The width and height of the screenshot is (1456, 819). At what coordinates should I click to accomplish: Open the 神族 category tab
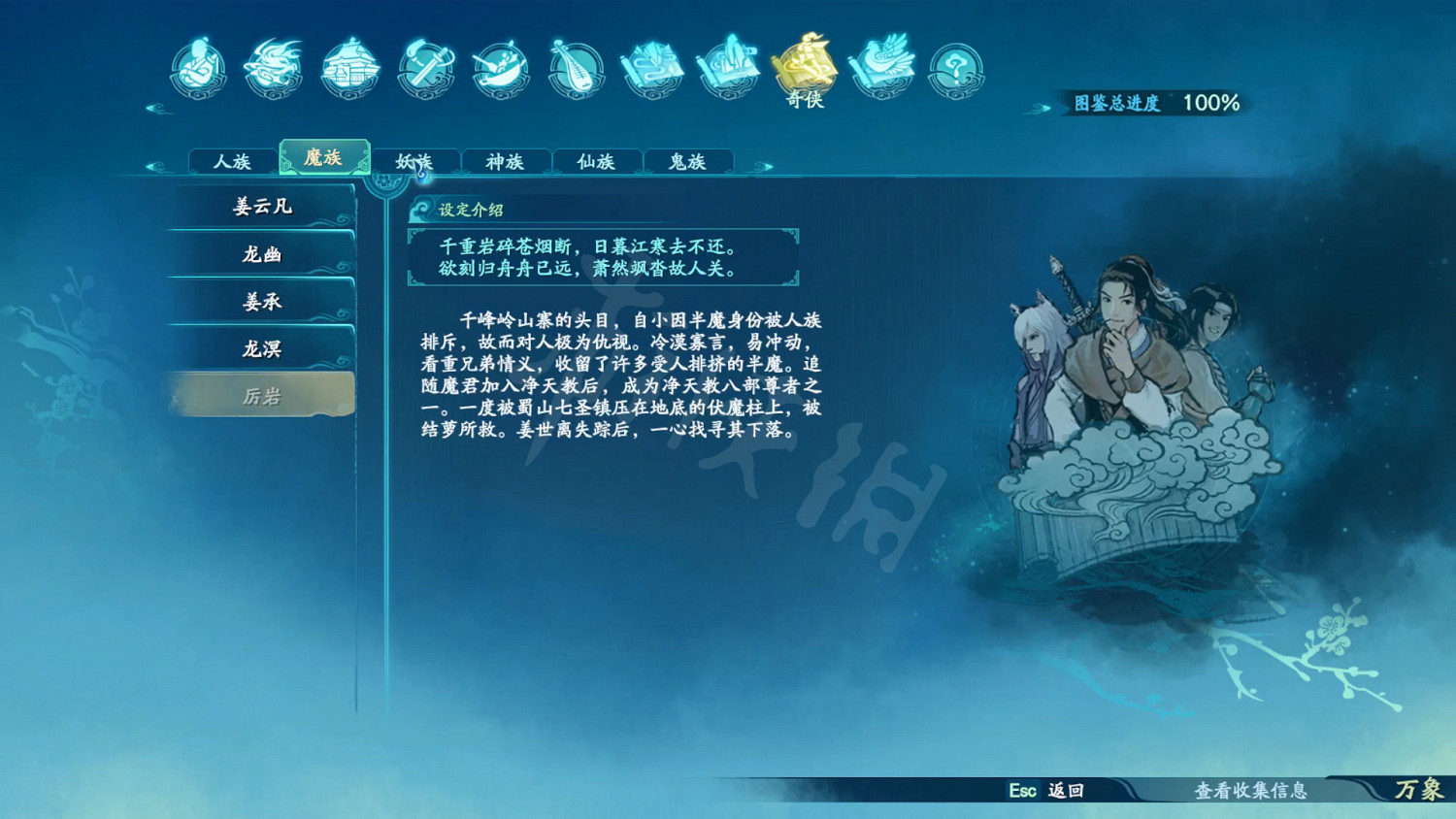[x=506, y=161]
